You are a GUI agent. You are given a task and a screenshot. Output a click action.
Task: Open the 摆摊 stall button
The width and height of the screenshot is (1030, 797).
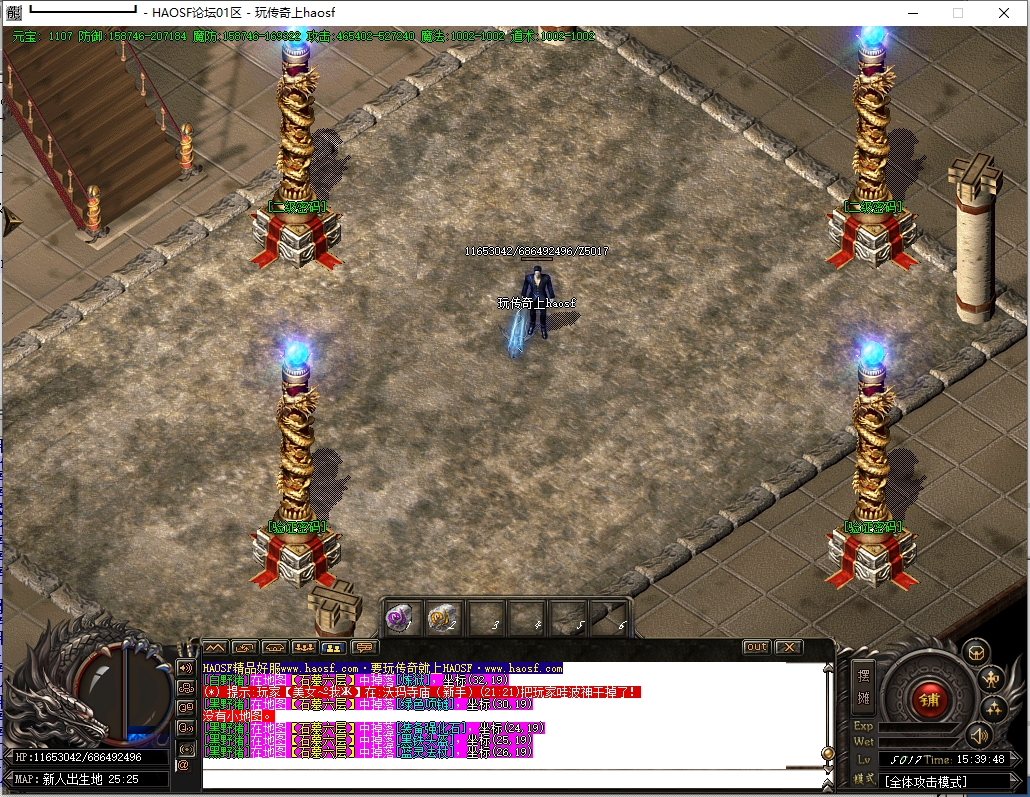[x=864, y=685]
